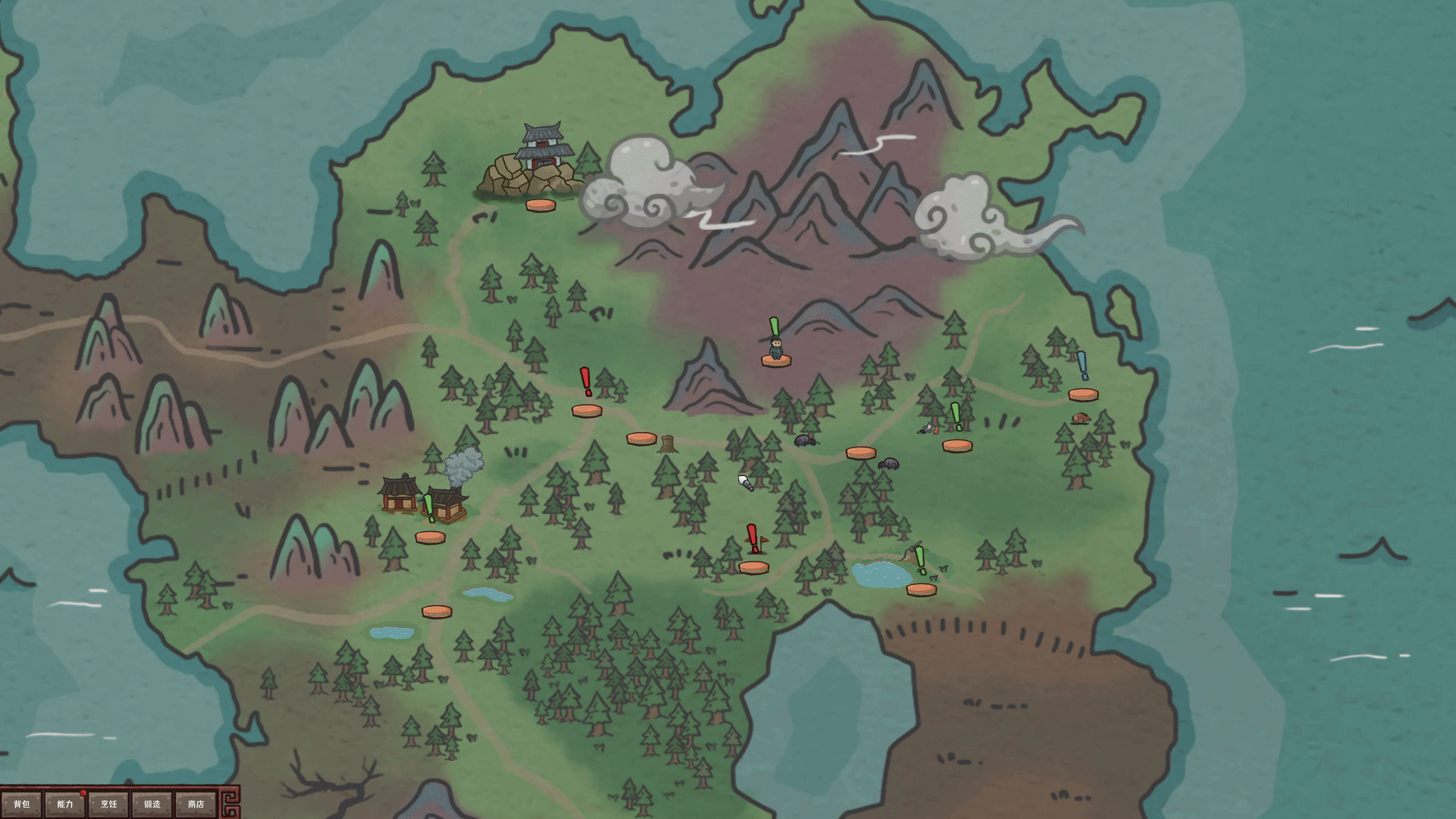Choose the green exclamation node beside the pond
The height and width of the screenshot is (819, 1456).
click(x=921, y=589)
